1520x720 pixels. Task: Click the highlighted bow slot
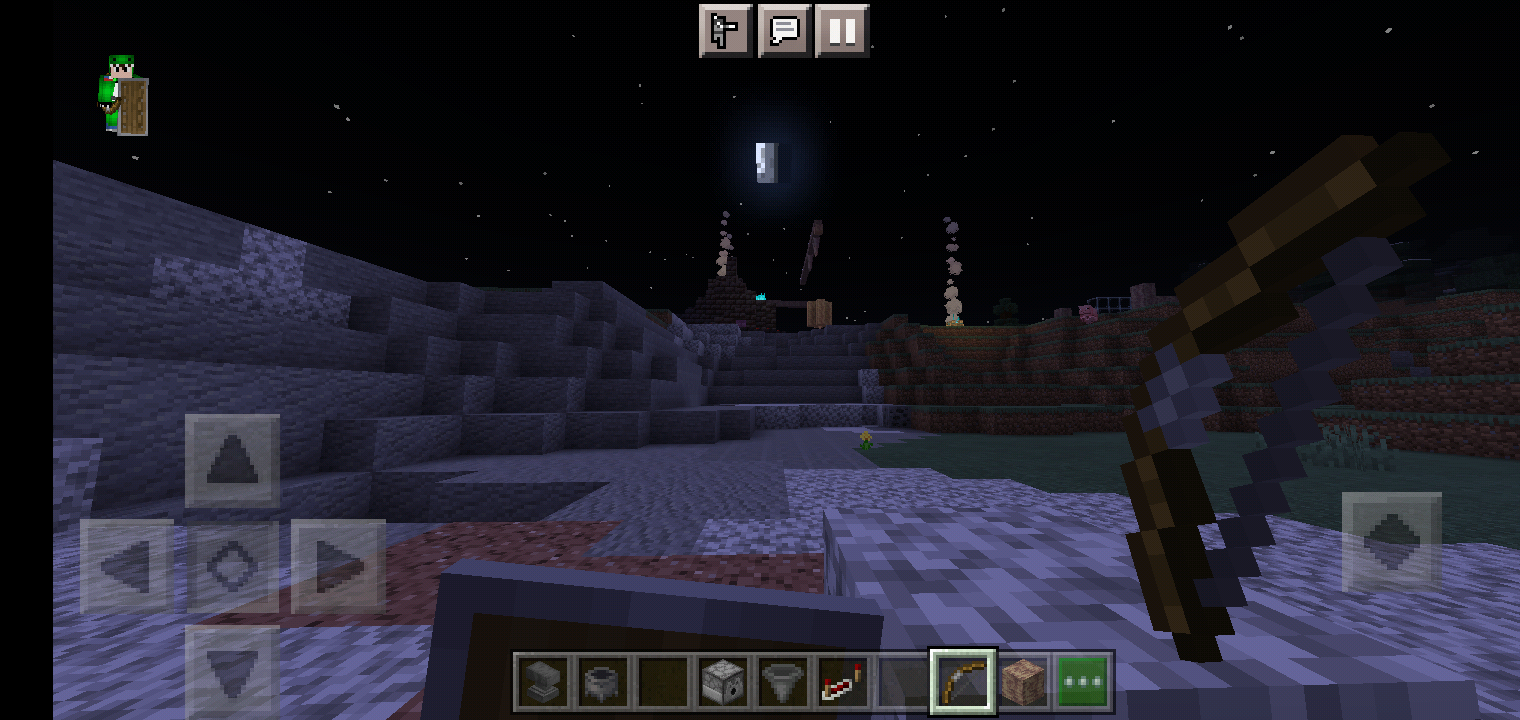coord(963,683)
